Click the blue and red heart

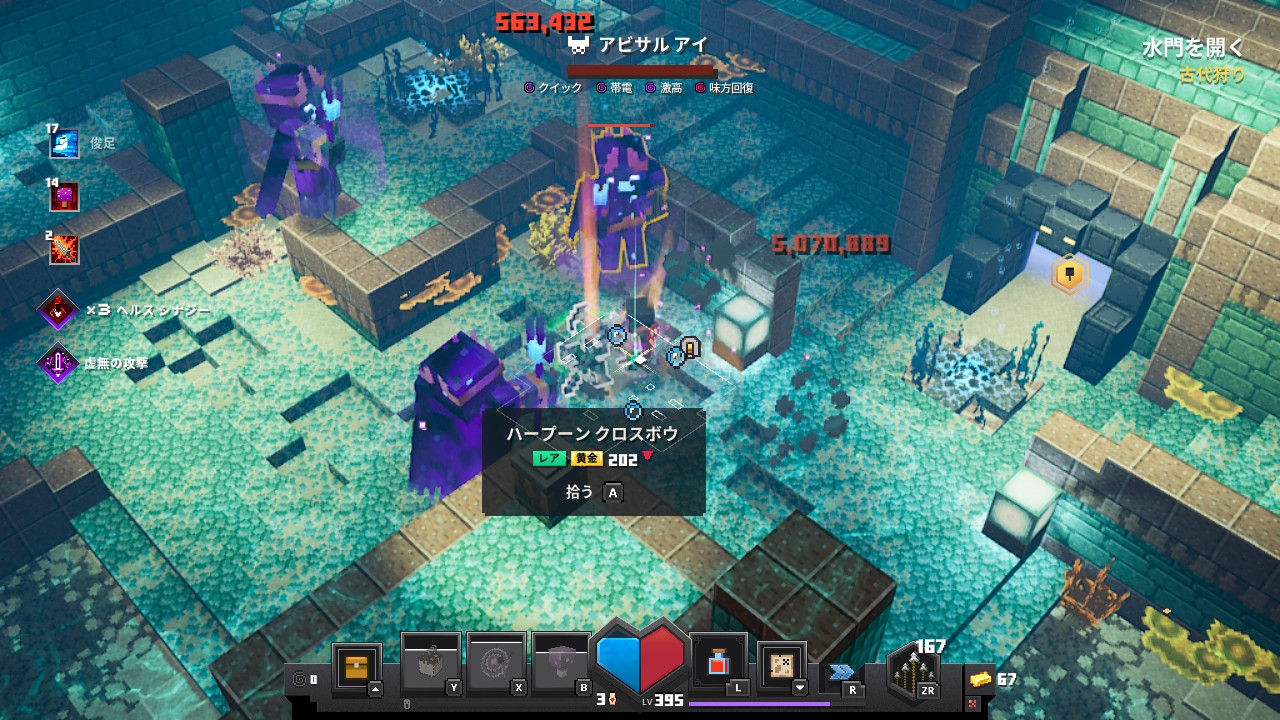coord(640,657)
